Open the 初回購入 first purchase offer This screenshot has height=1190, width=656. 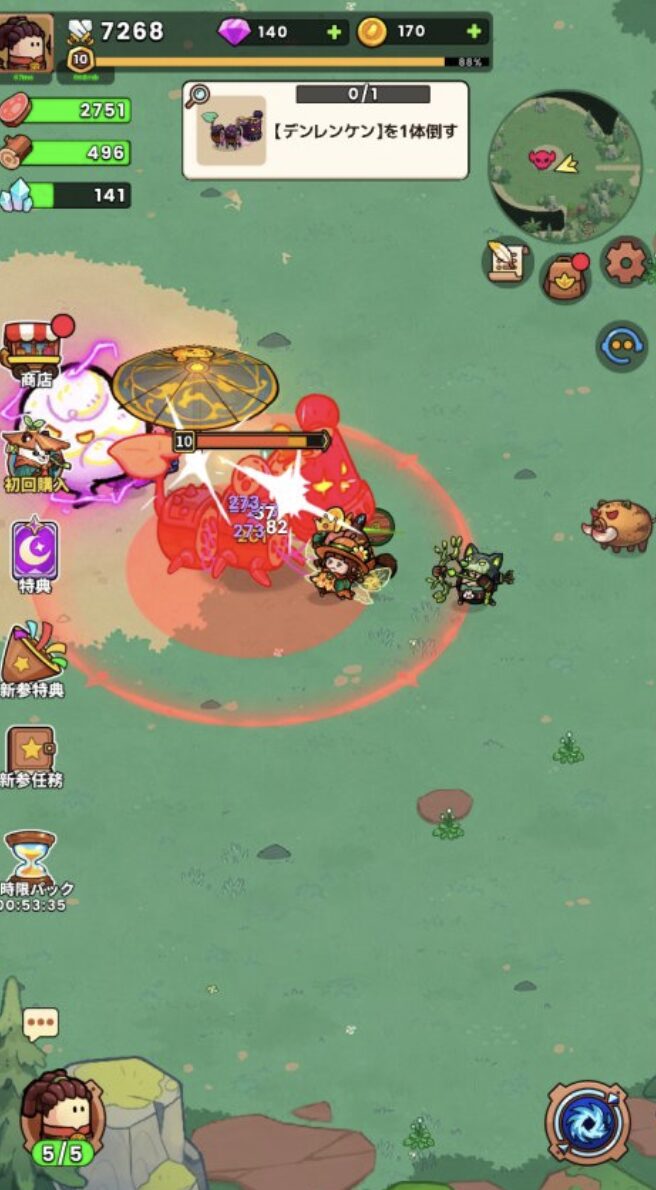coord(34,457)
